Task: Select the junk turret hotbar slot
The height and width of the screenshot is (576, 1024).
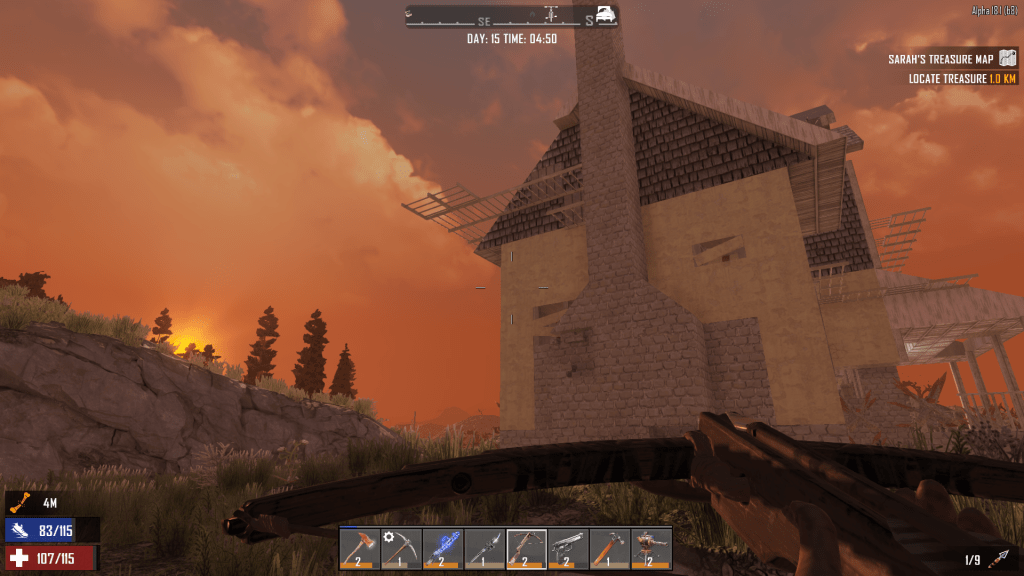Action: [652, 548]
